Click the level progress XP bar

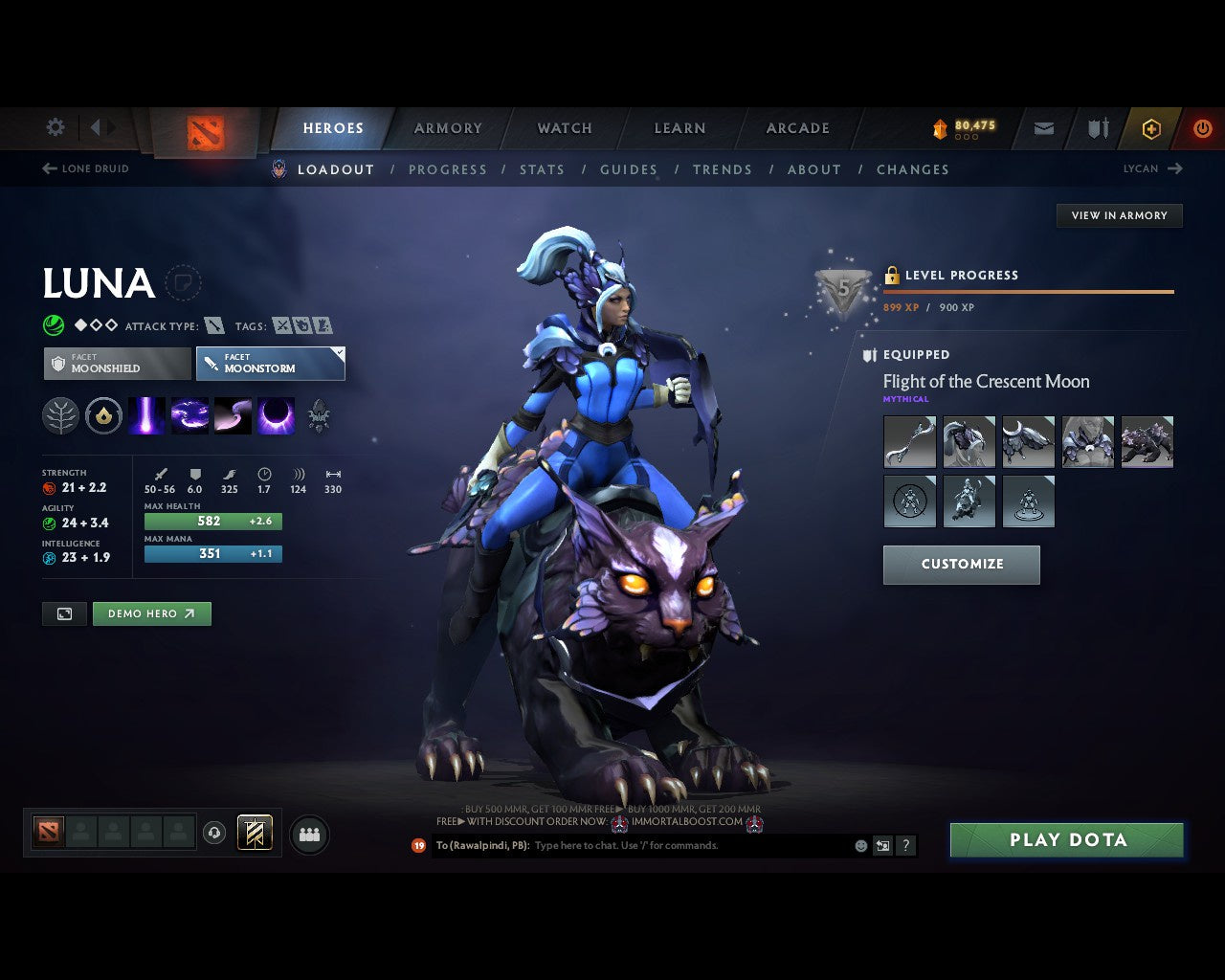point(1029,292)
